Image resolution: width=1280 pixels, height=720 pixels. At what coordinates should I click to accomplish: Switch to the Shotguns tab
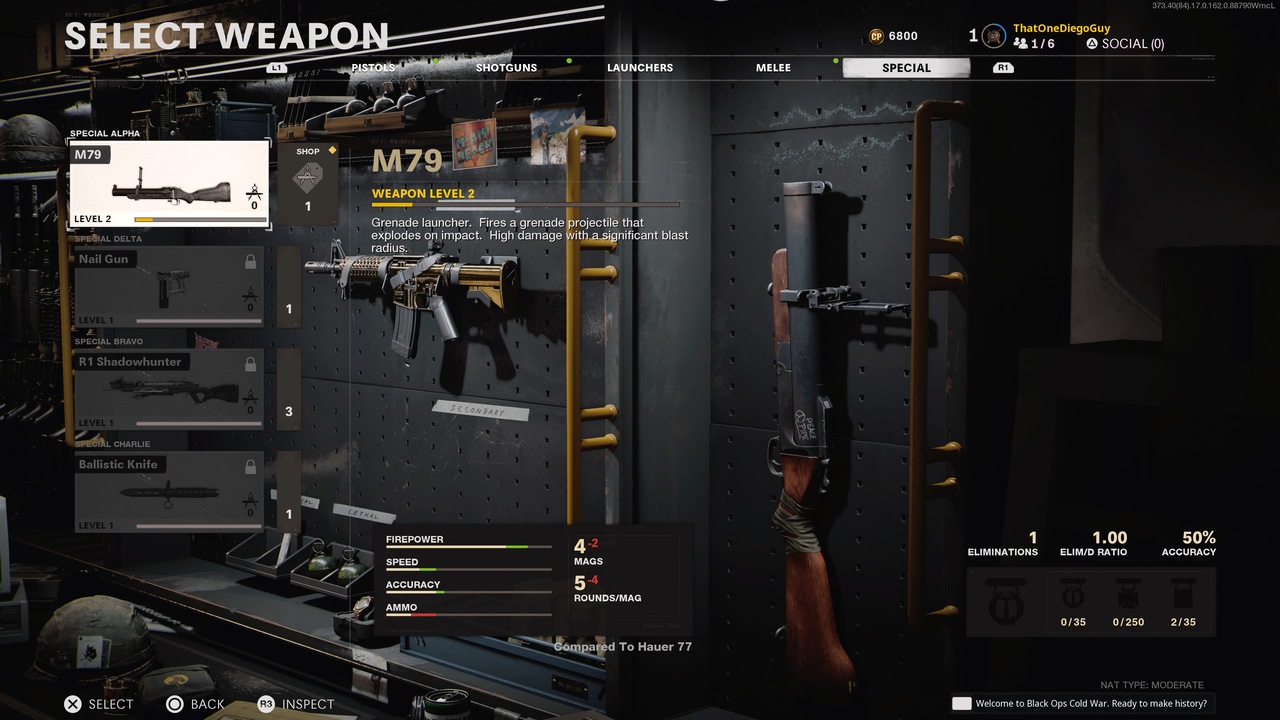[x=506, y=67]
